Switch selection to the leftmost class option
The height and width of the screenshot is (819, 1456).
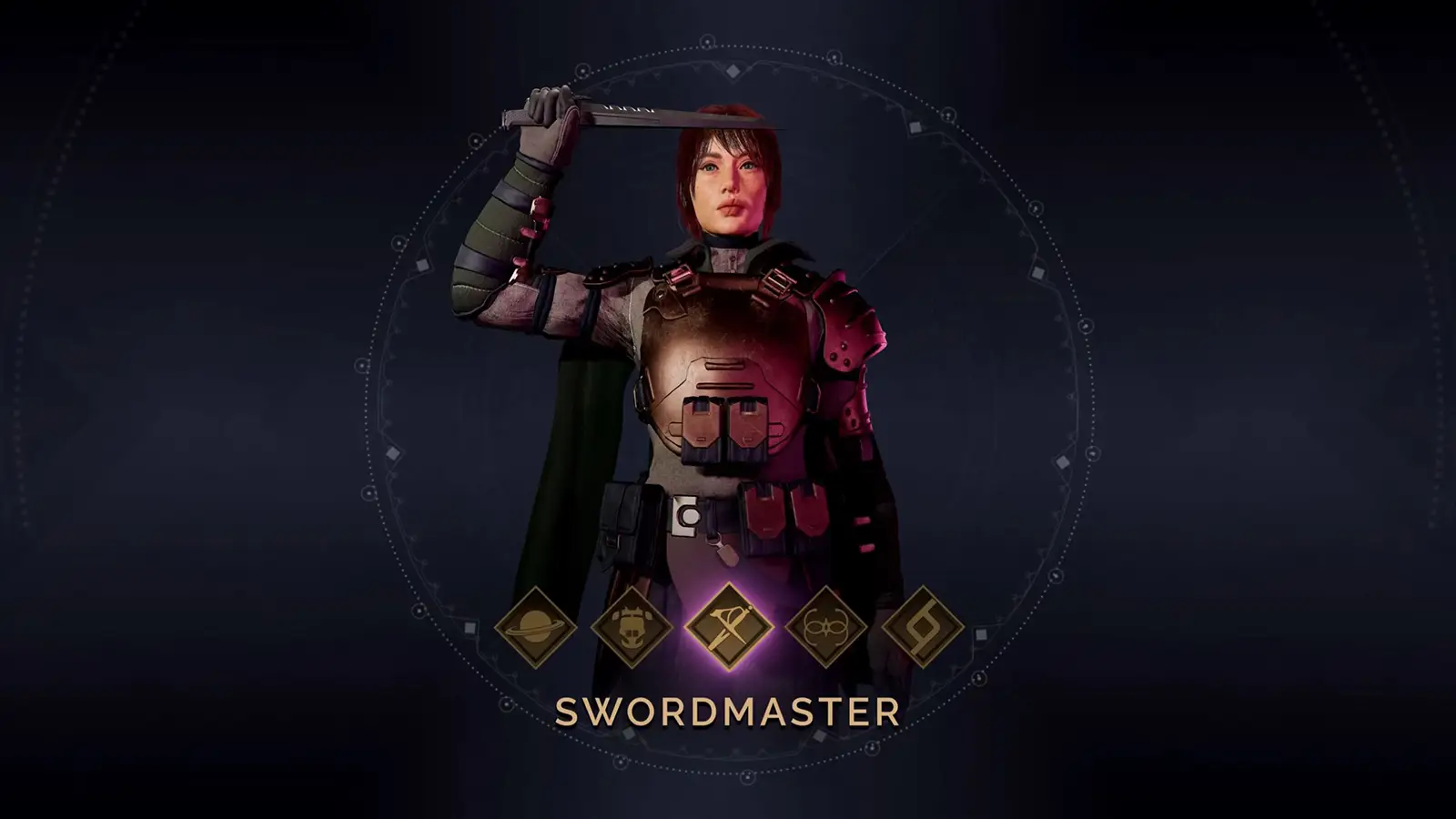coord(535,628)
